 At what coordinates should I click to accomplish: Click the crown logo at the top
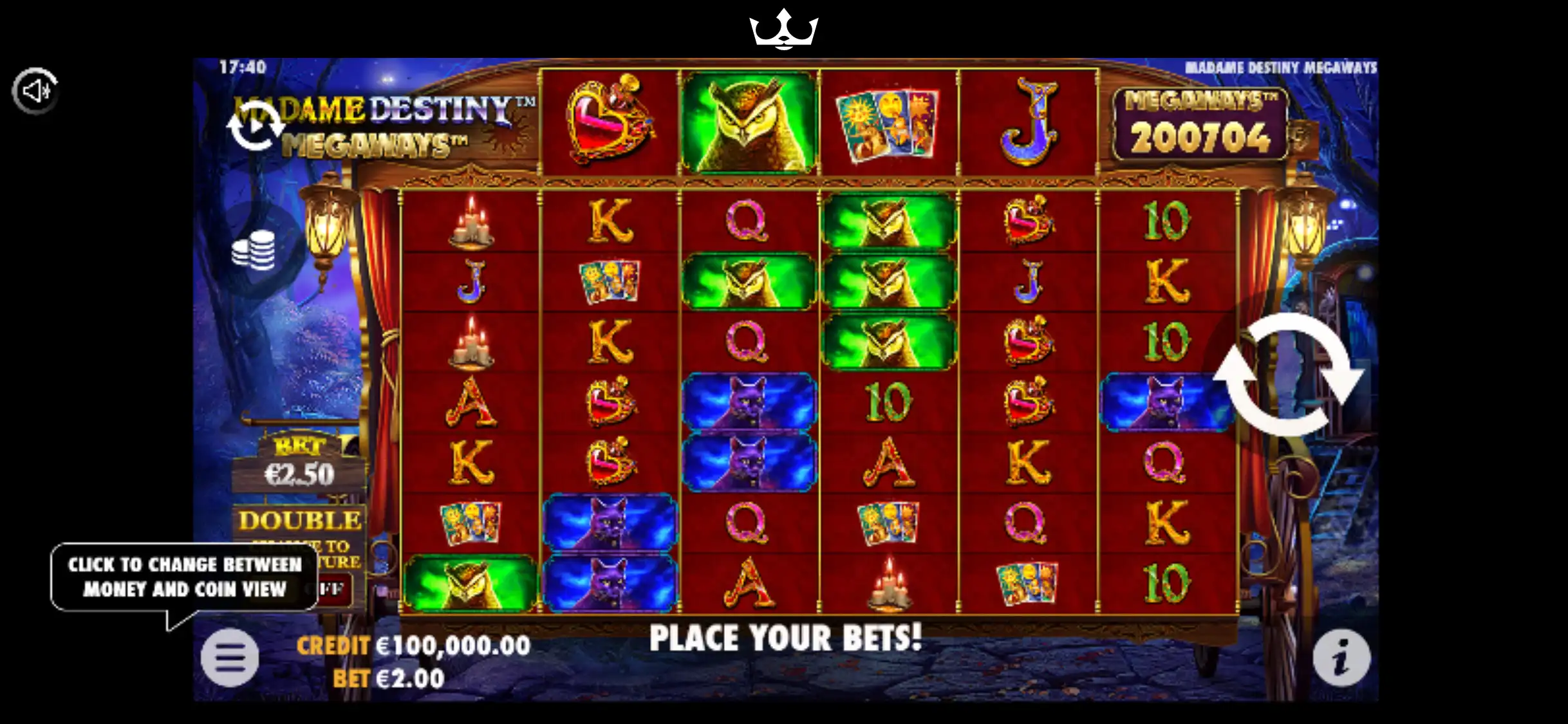(783, 29)
